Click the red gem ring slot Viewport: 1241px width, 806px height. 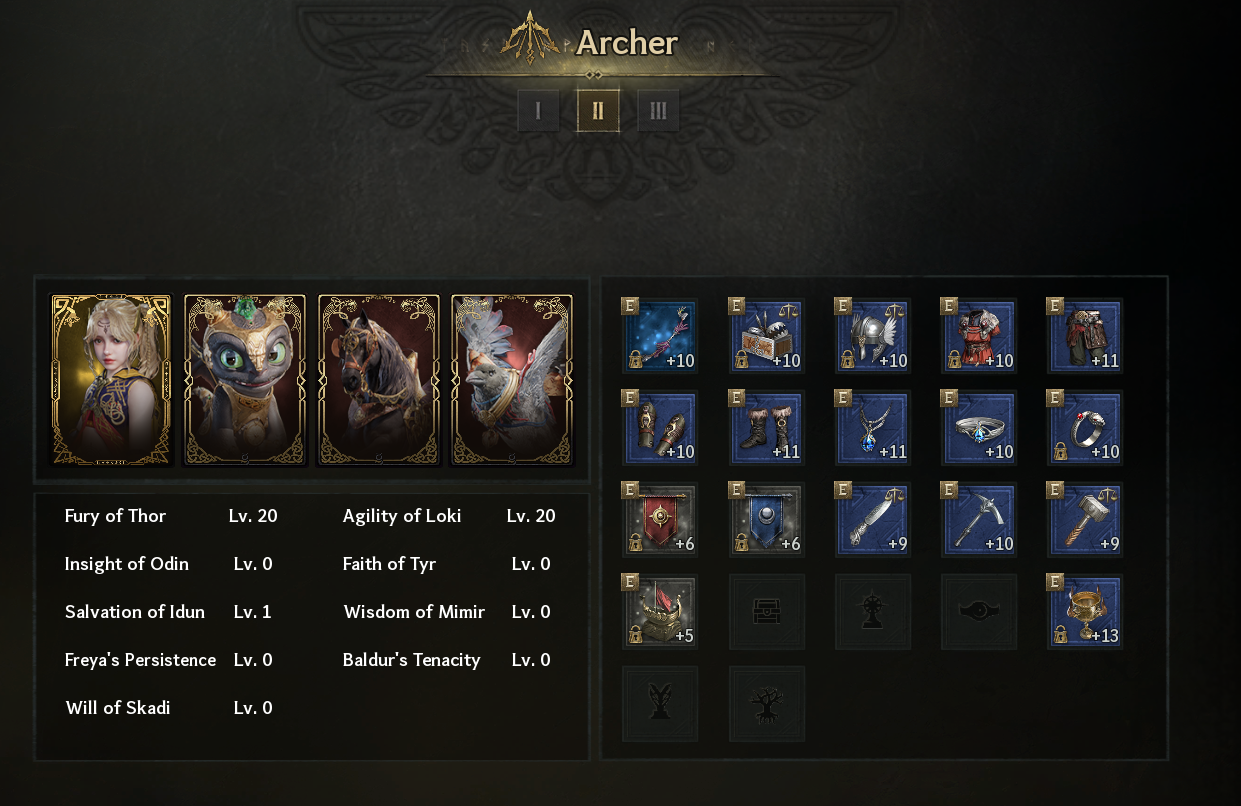(x=1085, y=428)
